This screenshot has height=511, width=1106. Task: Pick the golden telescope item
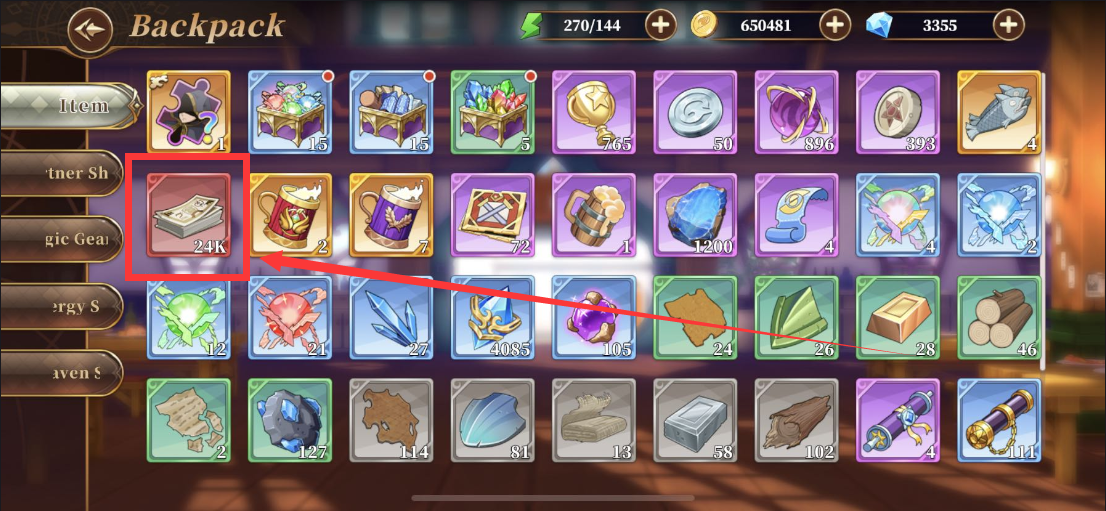999,420
